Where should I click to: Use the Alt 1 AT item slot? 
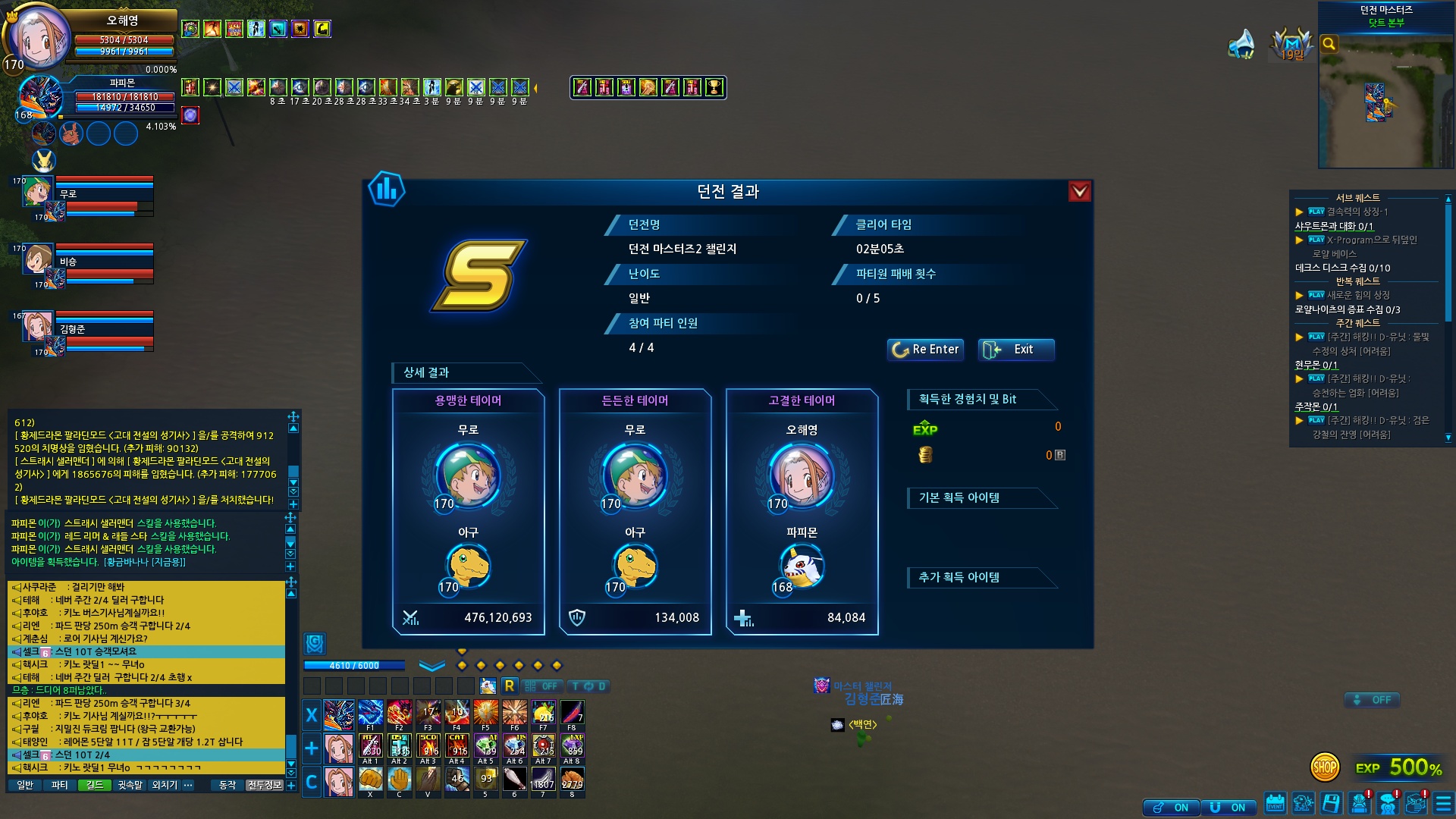click(370, 747)
